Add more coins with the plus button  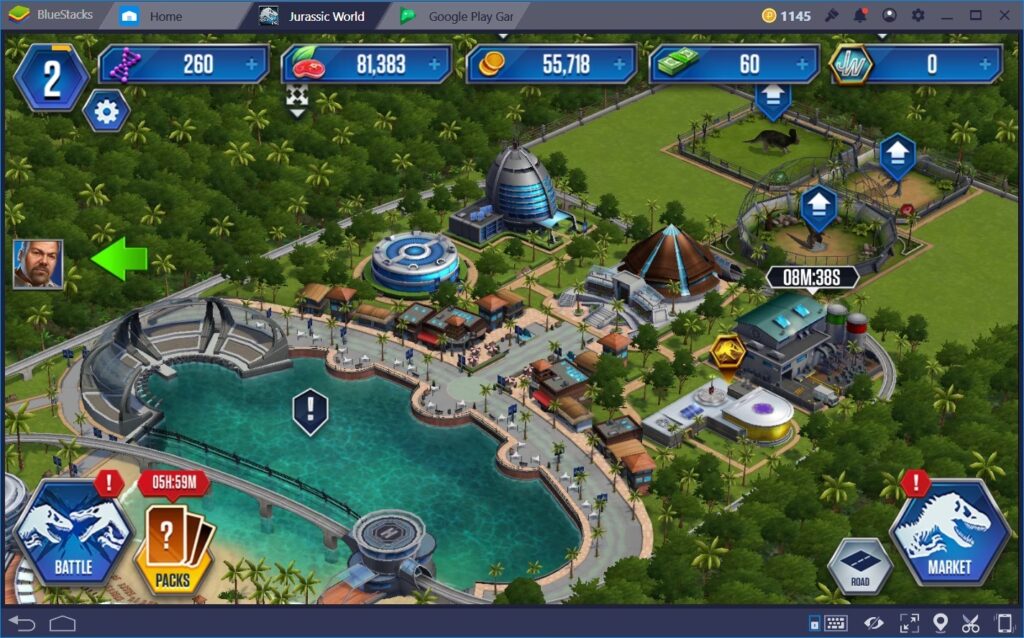(x=620, y=65)
